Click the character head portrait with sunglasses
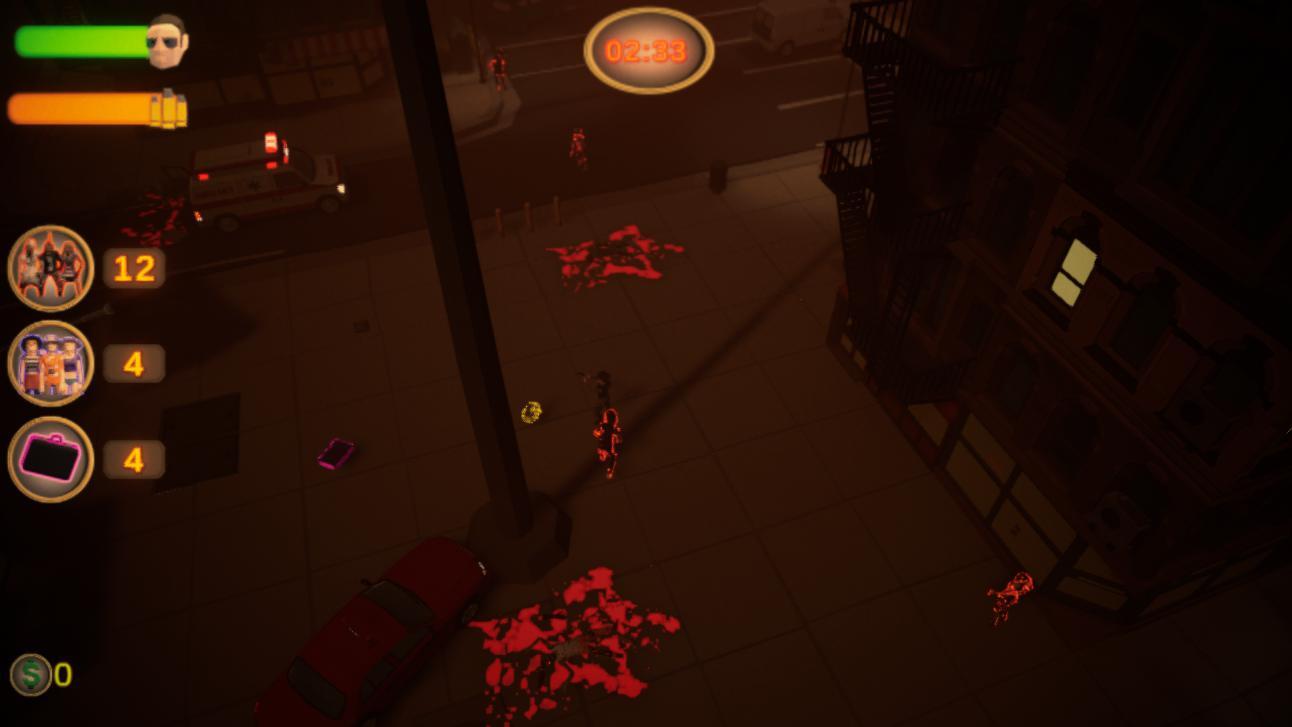The image size is (1292, 727). coord(166,38)
